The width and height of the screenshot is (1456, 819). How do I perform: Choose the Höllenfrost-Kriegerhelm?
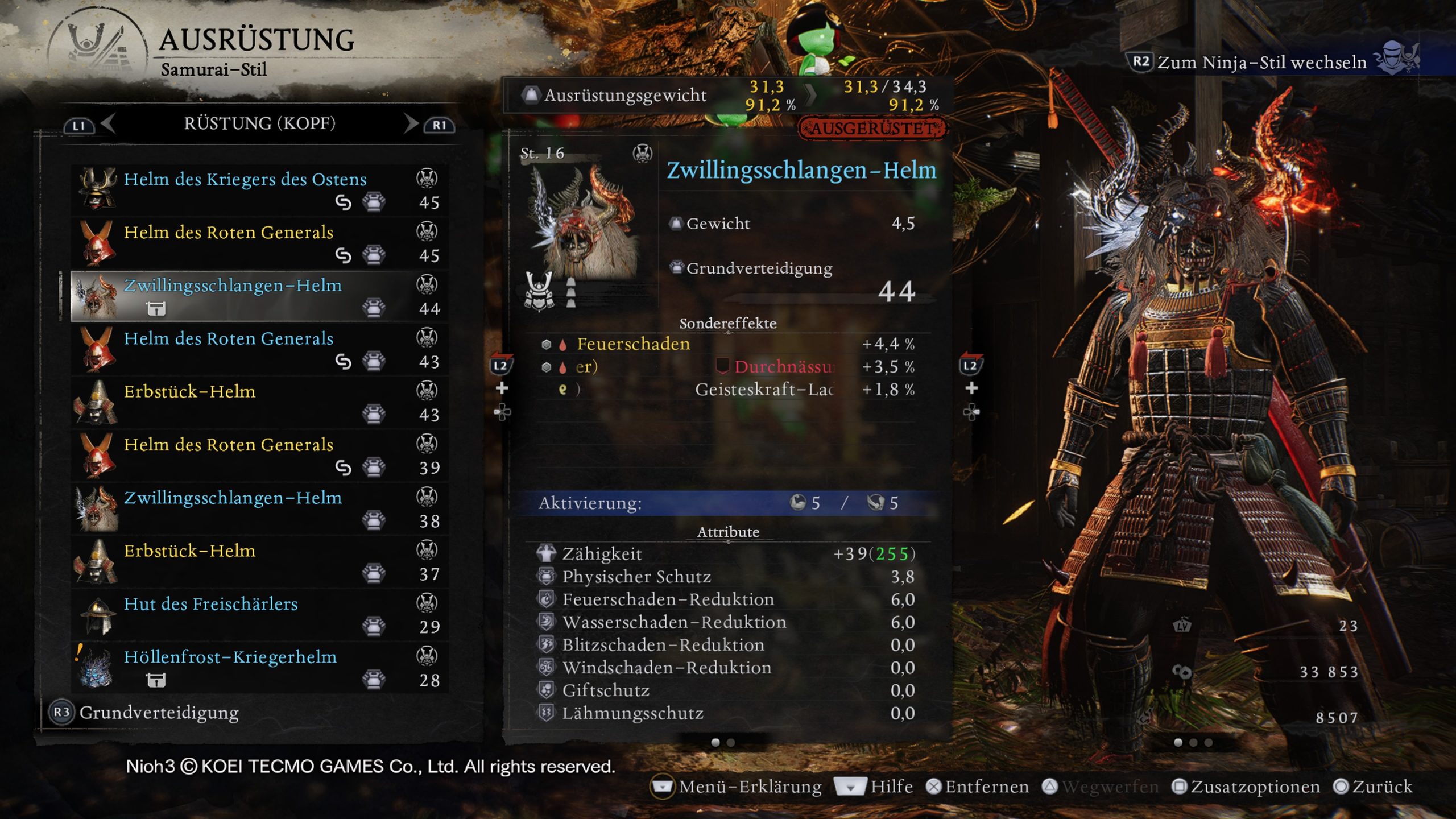(x=259, y=668)
